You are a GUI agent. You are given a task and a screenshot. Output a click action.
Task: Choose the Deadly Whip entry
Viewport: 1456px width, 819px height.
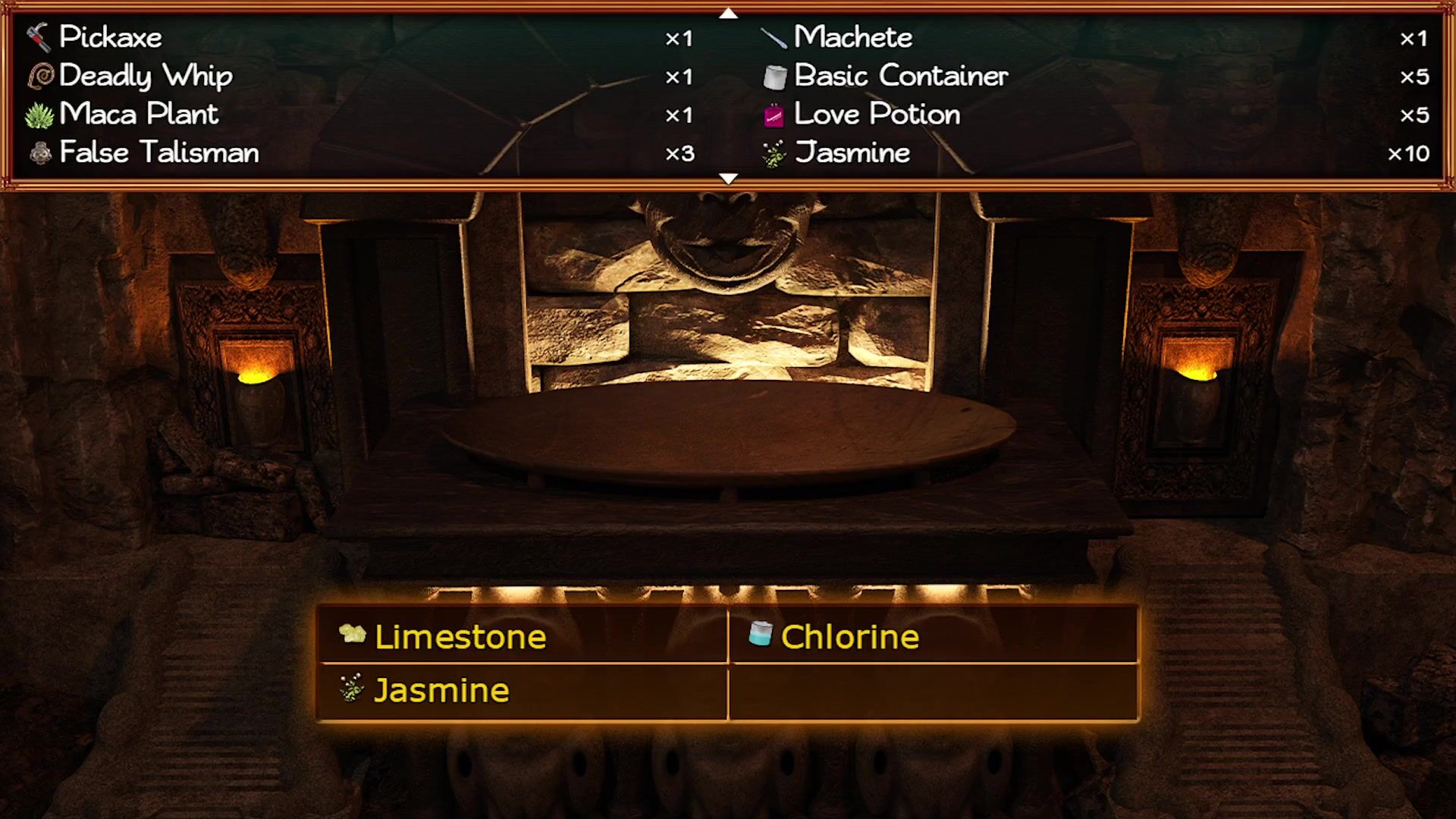pyautogui.click(x=146, y=76)
